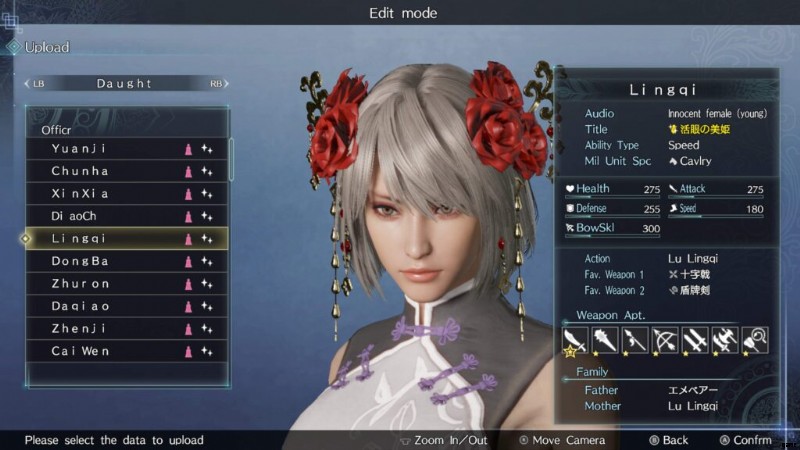Switch the Daught category selector tab
This screenshot has width=800, height=450.
125,84
